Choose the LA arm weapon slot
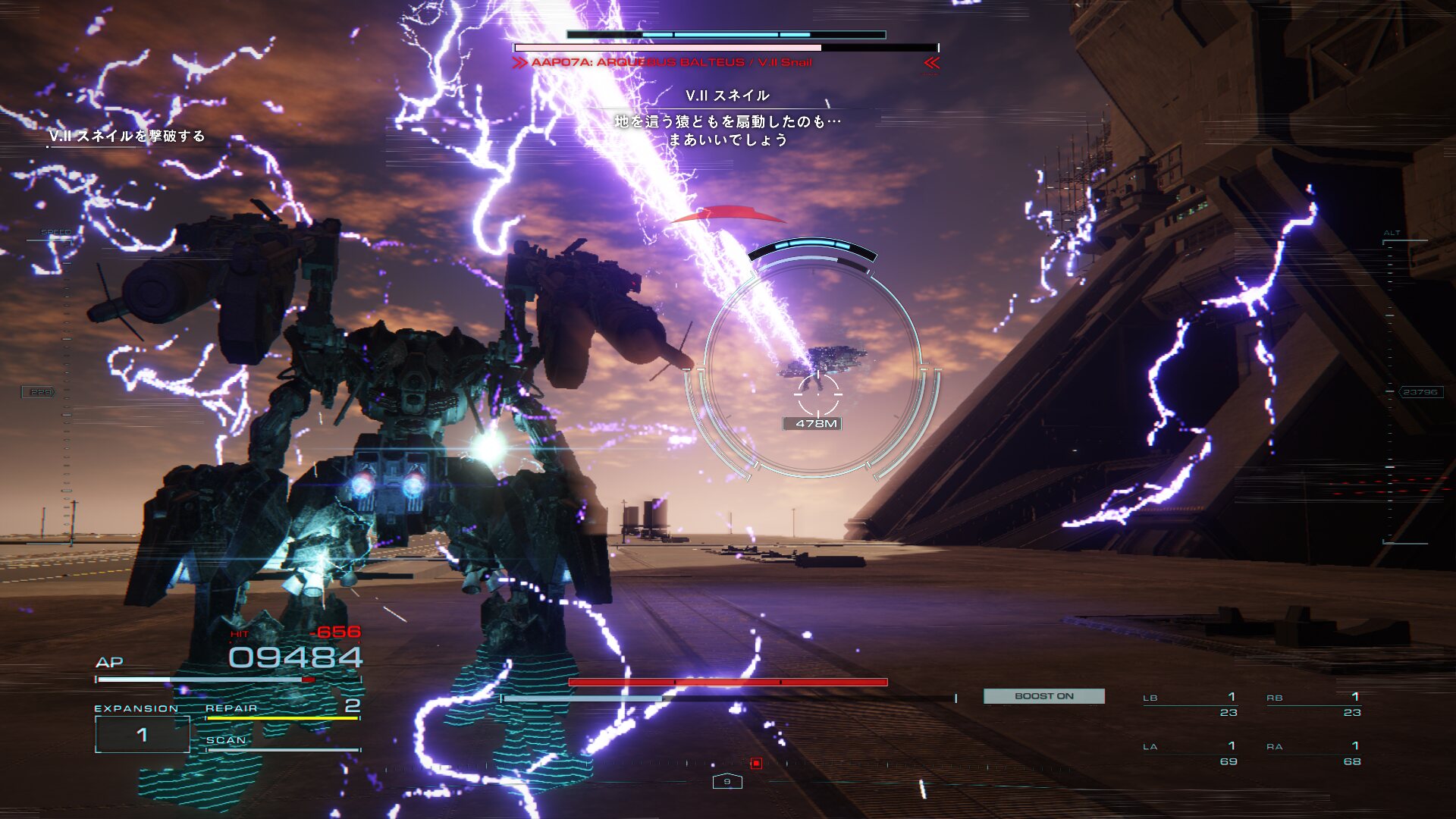 pos(1191,754)
